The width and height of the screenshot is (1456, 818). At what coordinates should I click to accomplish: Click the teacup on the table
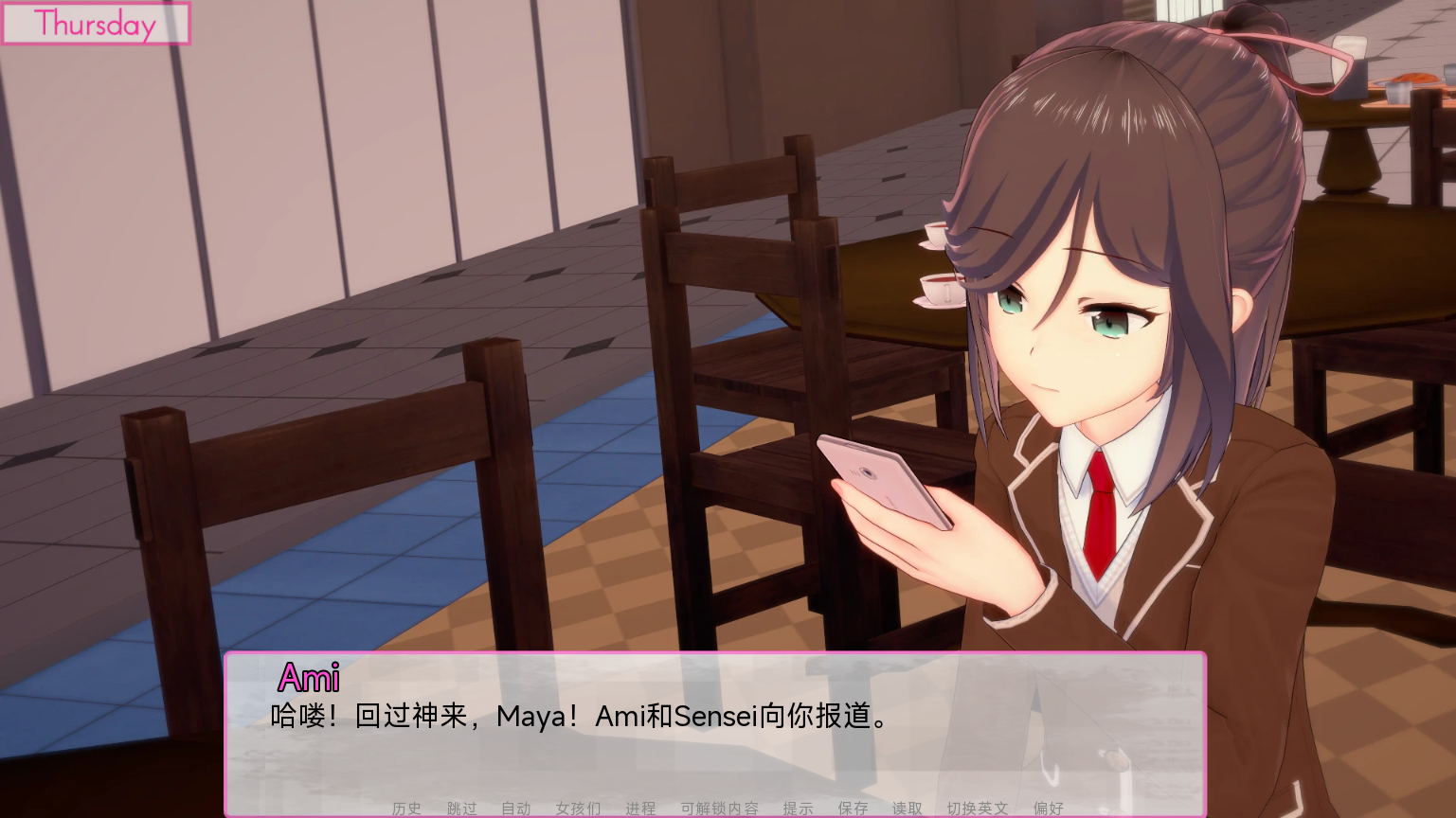tap(936, 289)
